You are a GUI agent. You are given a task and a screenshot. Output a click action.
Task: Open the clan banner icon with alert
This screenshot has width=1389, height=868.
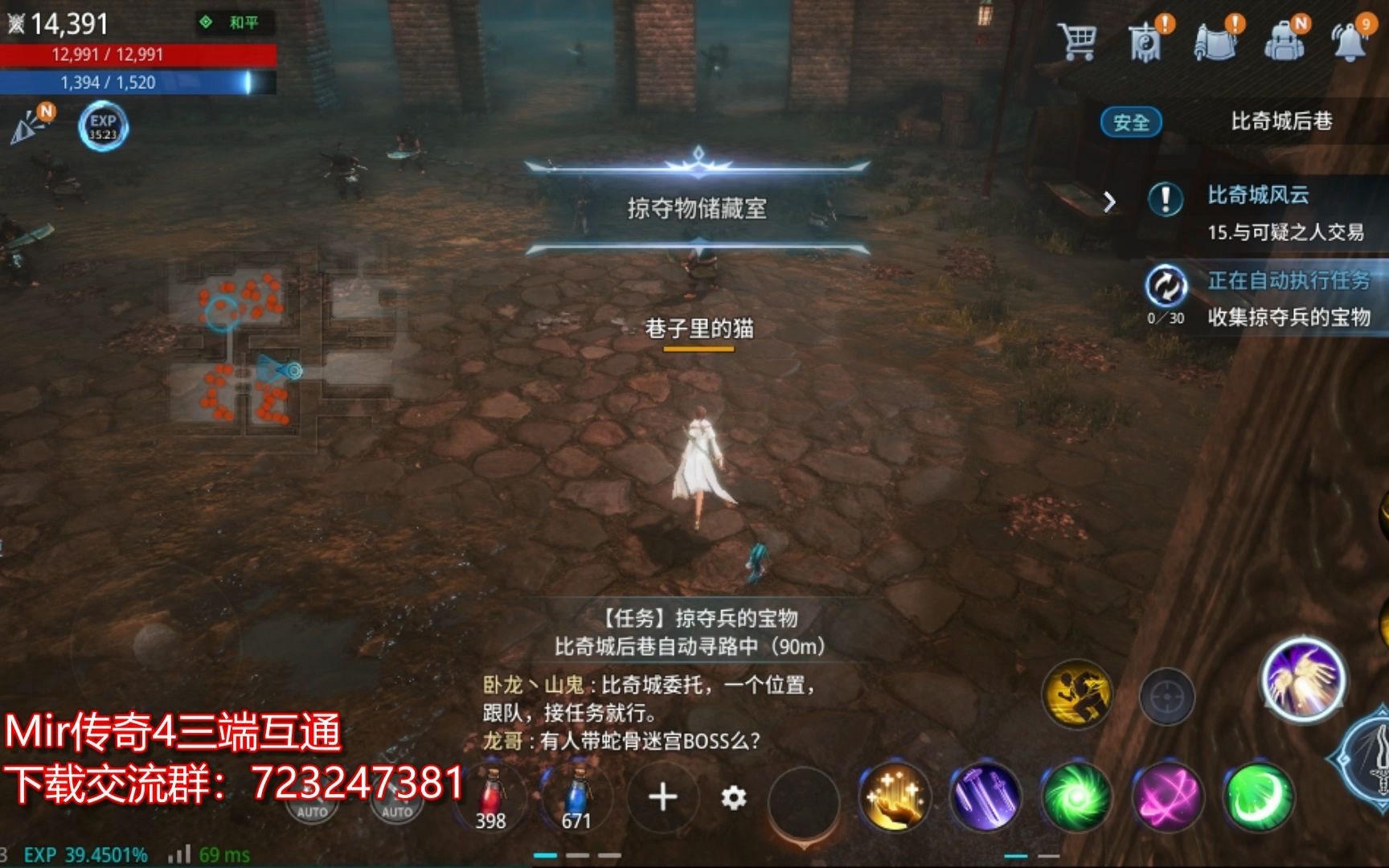pos(1145,44)
